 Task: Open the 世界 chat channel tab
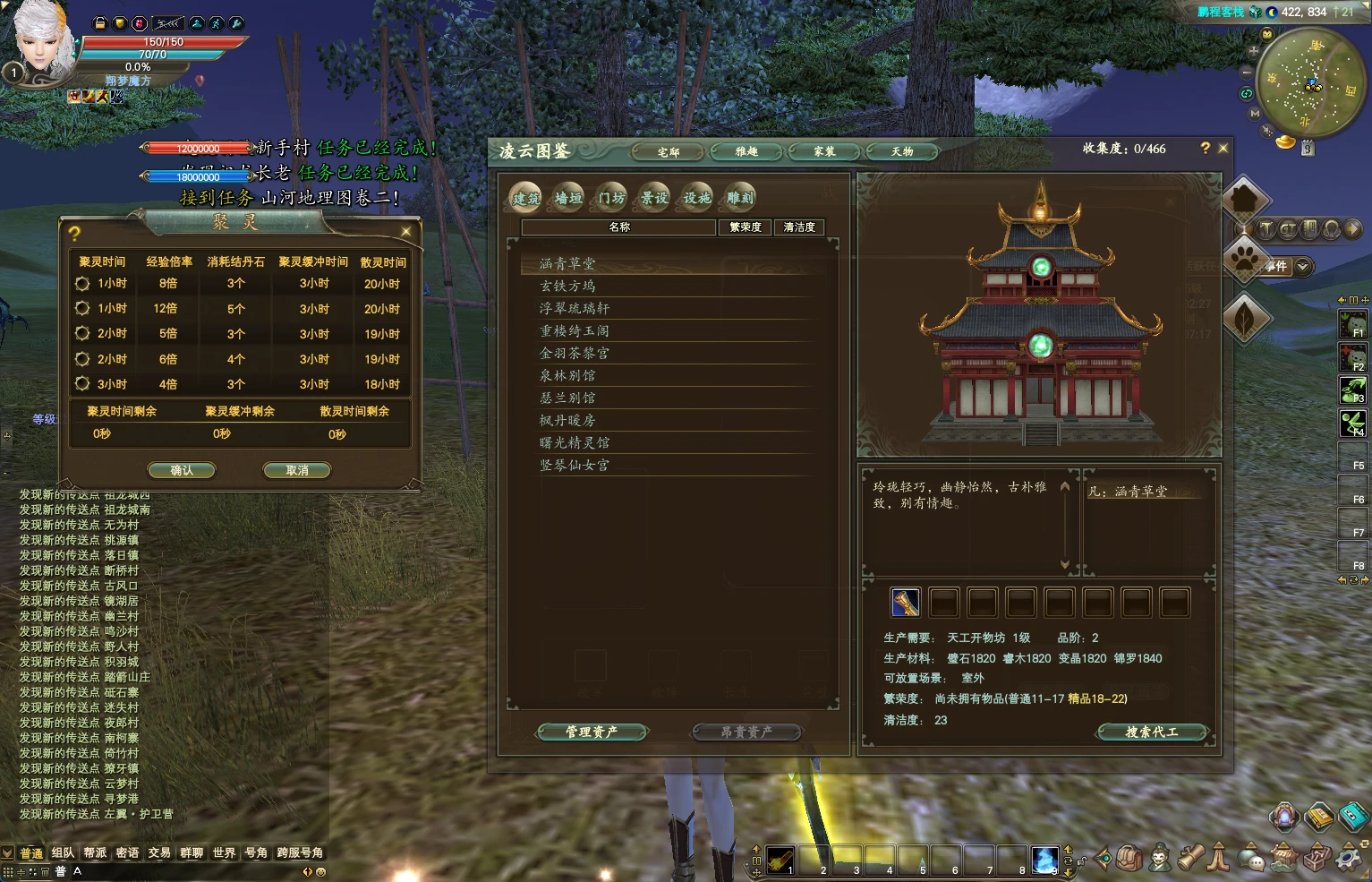point(224,852)
